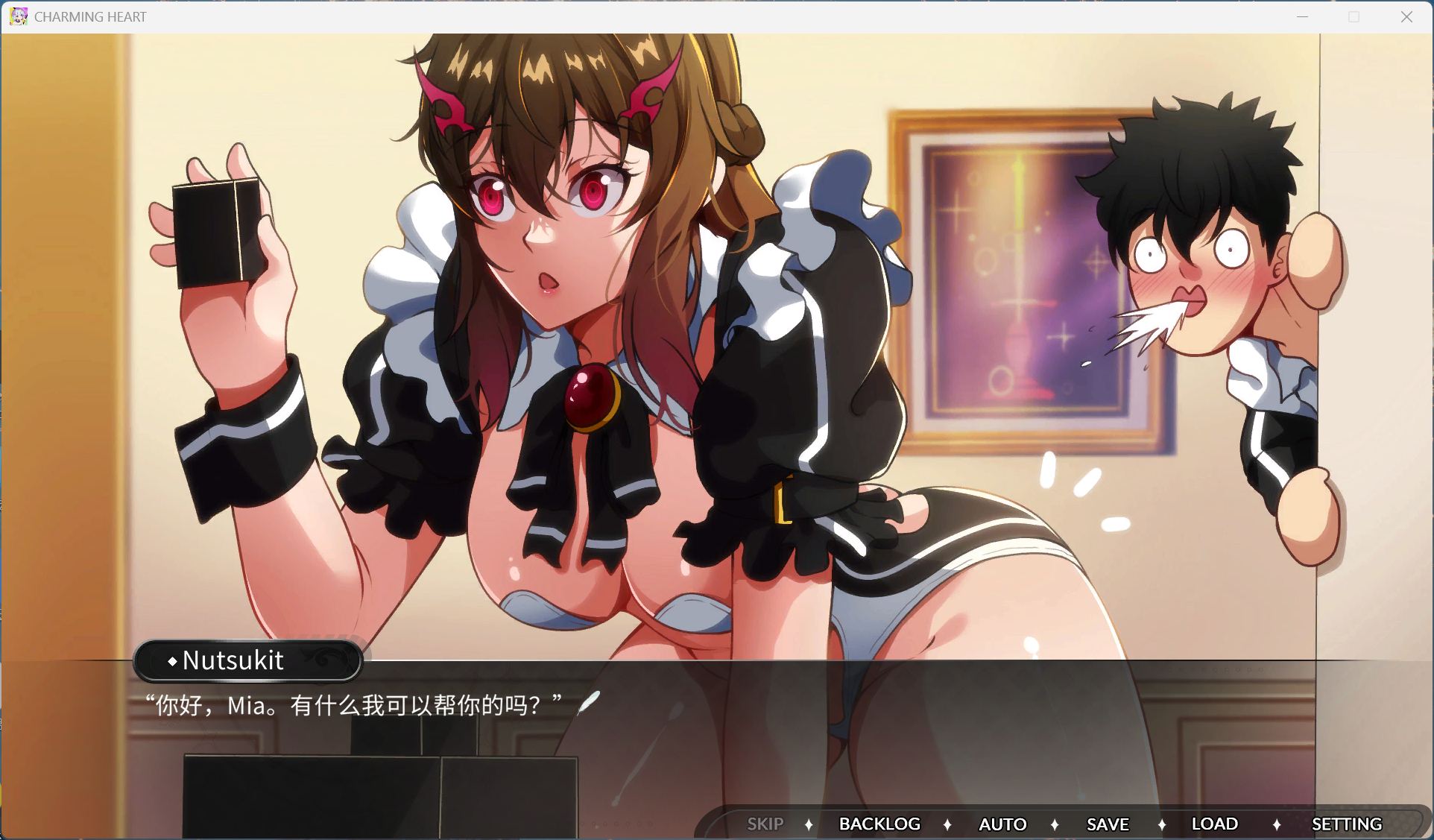Screen dimensions: 1434x840
Task: Toggle auto-advance off via the AUTO control
Action: (1002, 824)
